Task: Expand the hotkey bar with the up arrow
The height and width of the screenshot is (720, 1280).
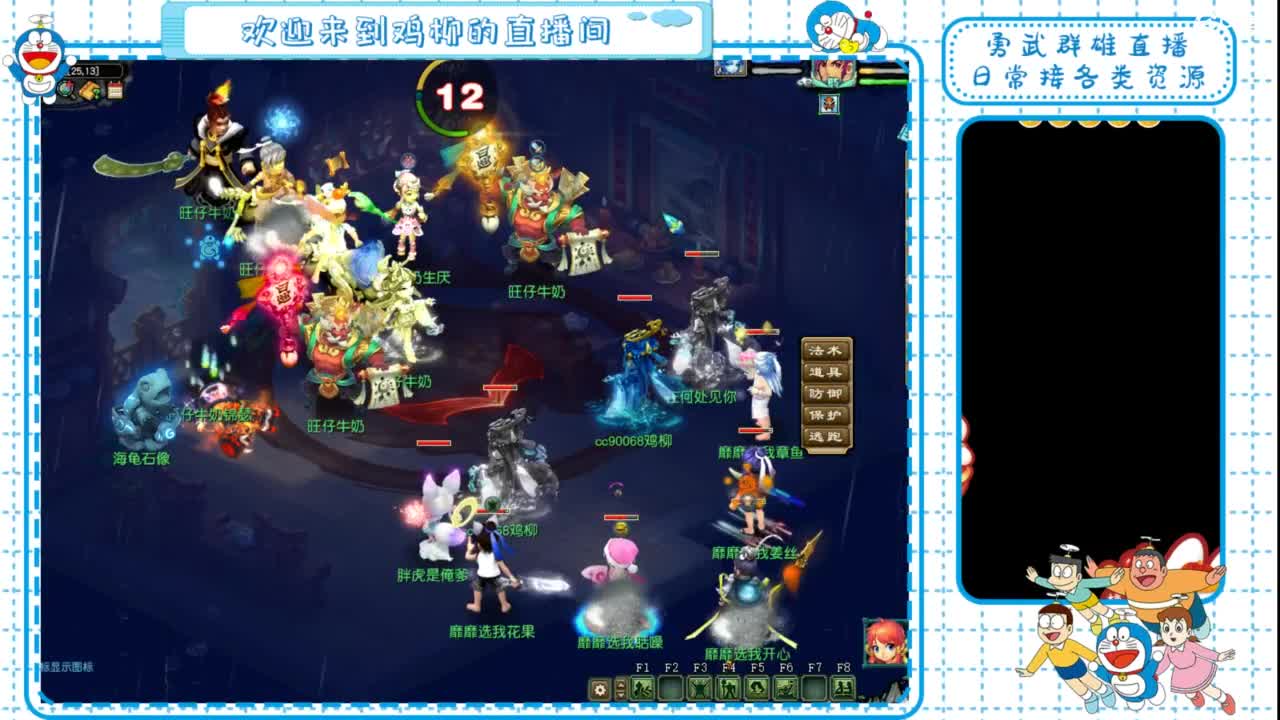Action: pos(620,683)
